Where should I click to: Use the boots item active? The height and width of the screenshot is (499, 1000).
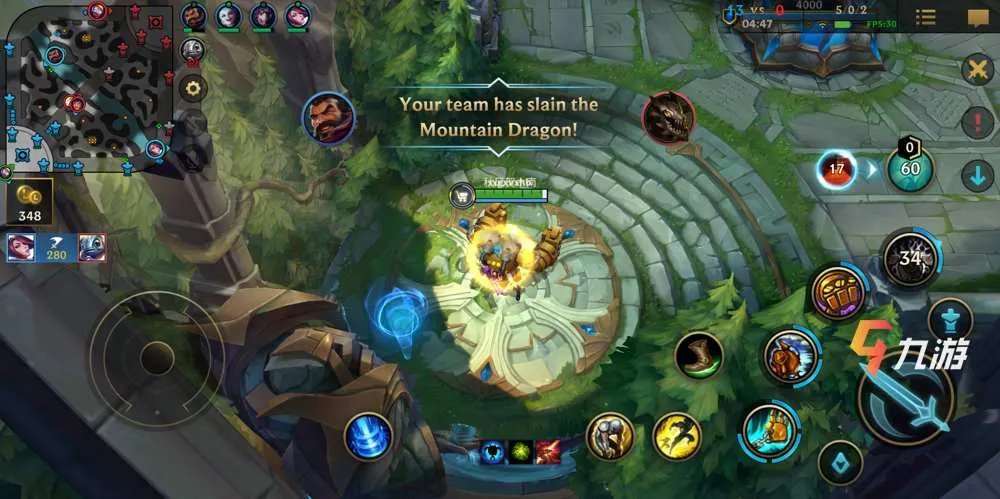[698, 355]
